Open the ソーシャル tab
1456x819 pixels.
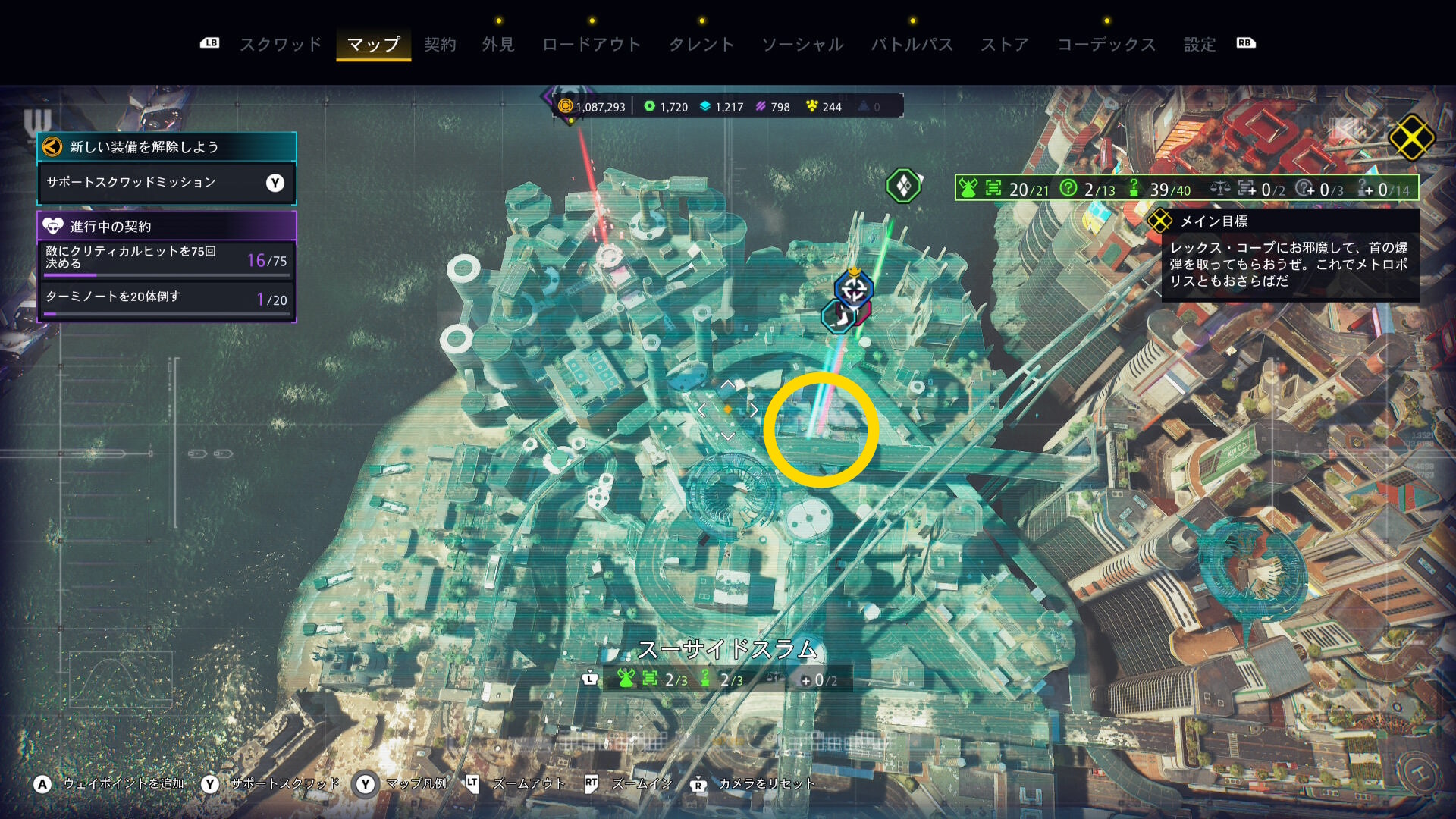pos(802,45)
